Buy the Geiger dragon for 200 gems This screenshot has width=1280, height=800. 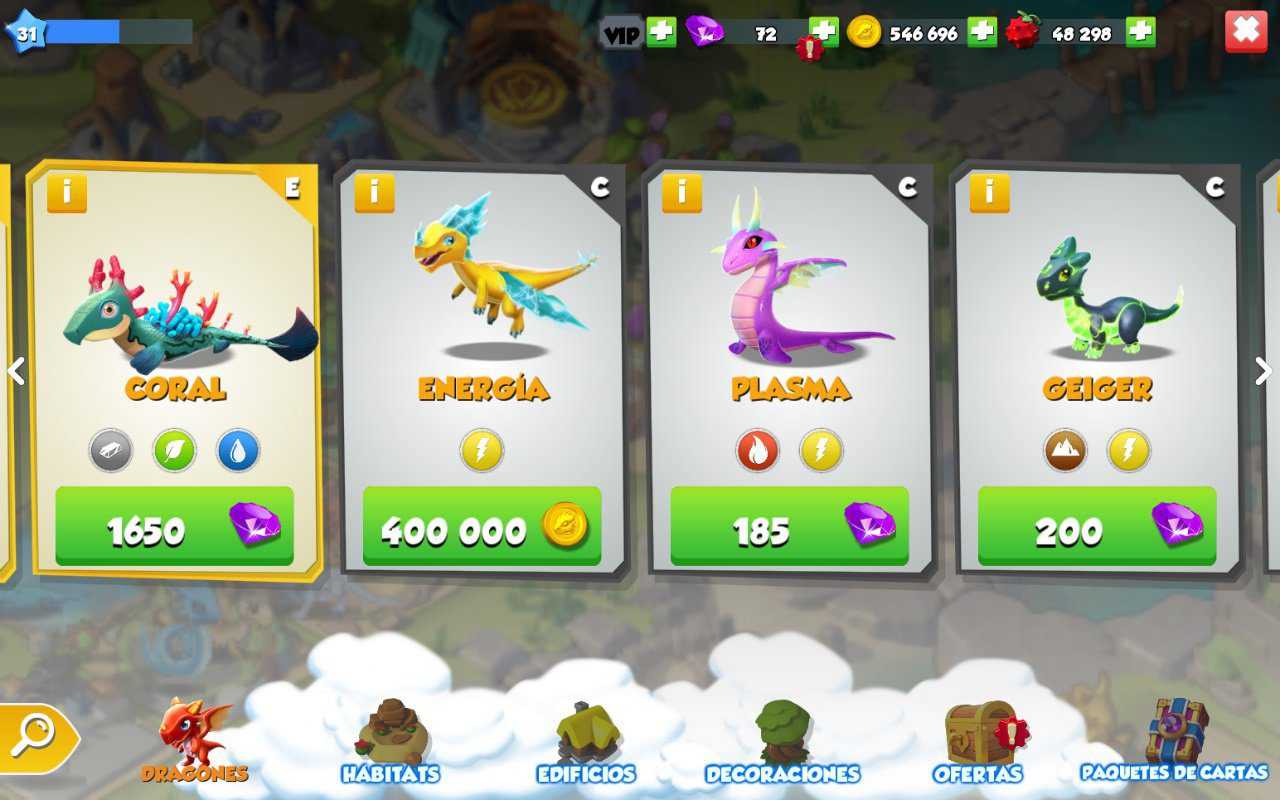(x=1096, y=527)
